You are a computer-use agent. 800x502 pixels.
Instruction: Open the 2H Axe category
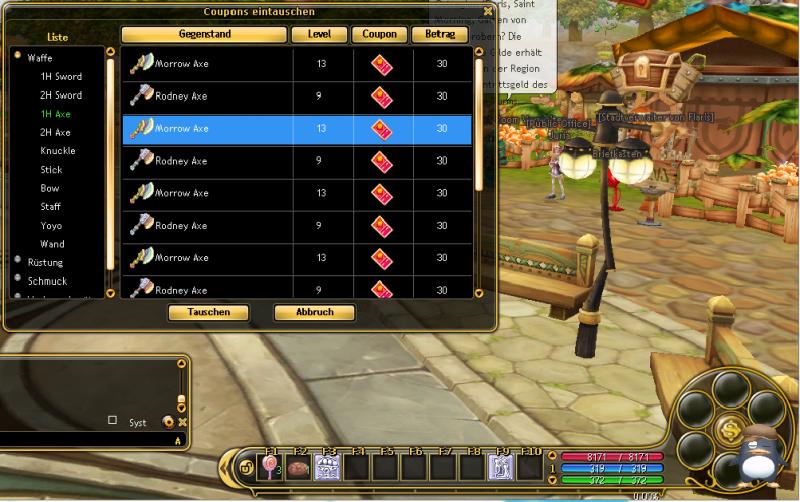click(55, 132)
